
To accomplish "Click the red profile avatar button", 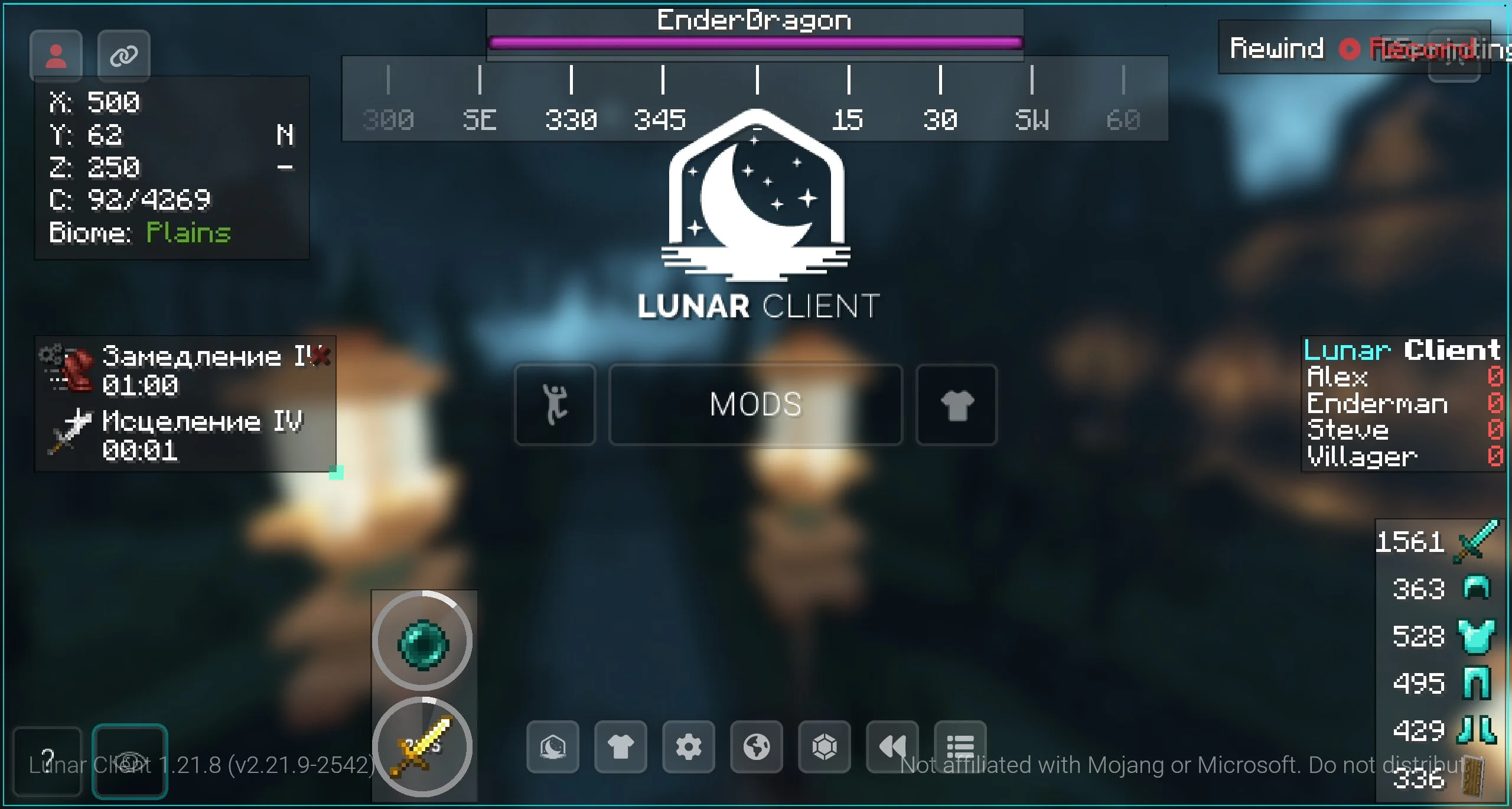I will click(56, 56).
